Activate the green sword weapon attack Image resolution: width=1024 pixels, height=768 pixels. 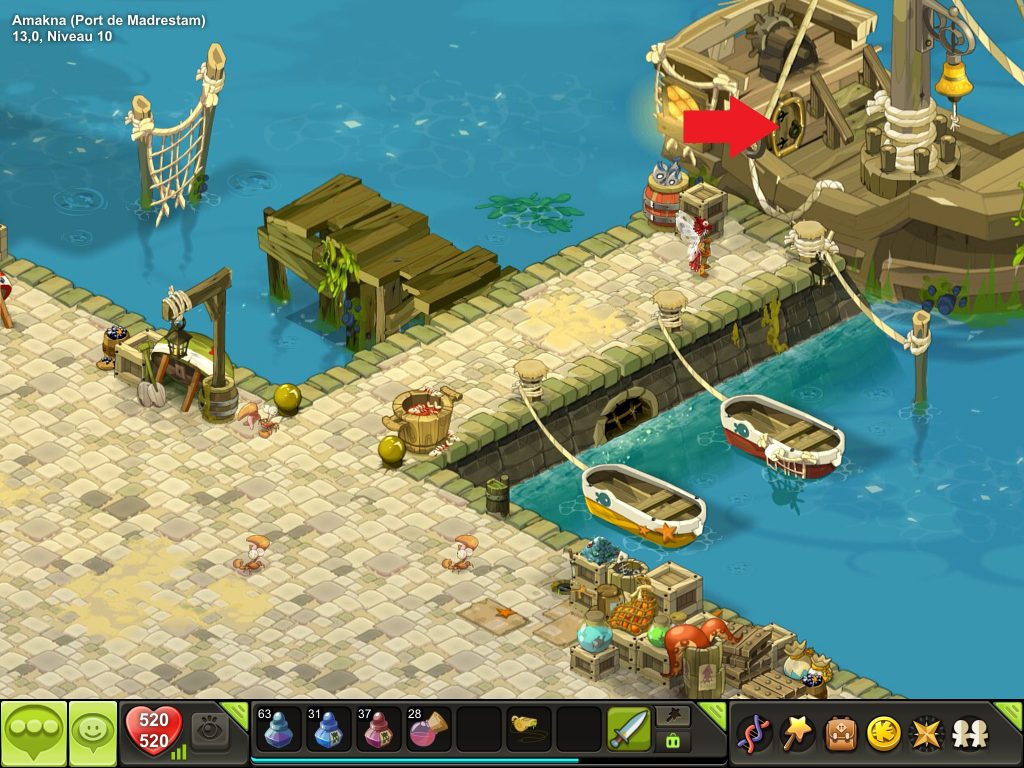(629, 730)
